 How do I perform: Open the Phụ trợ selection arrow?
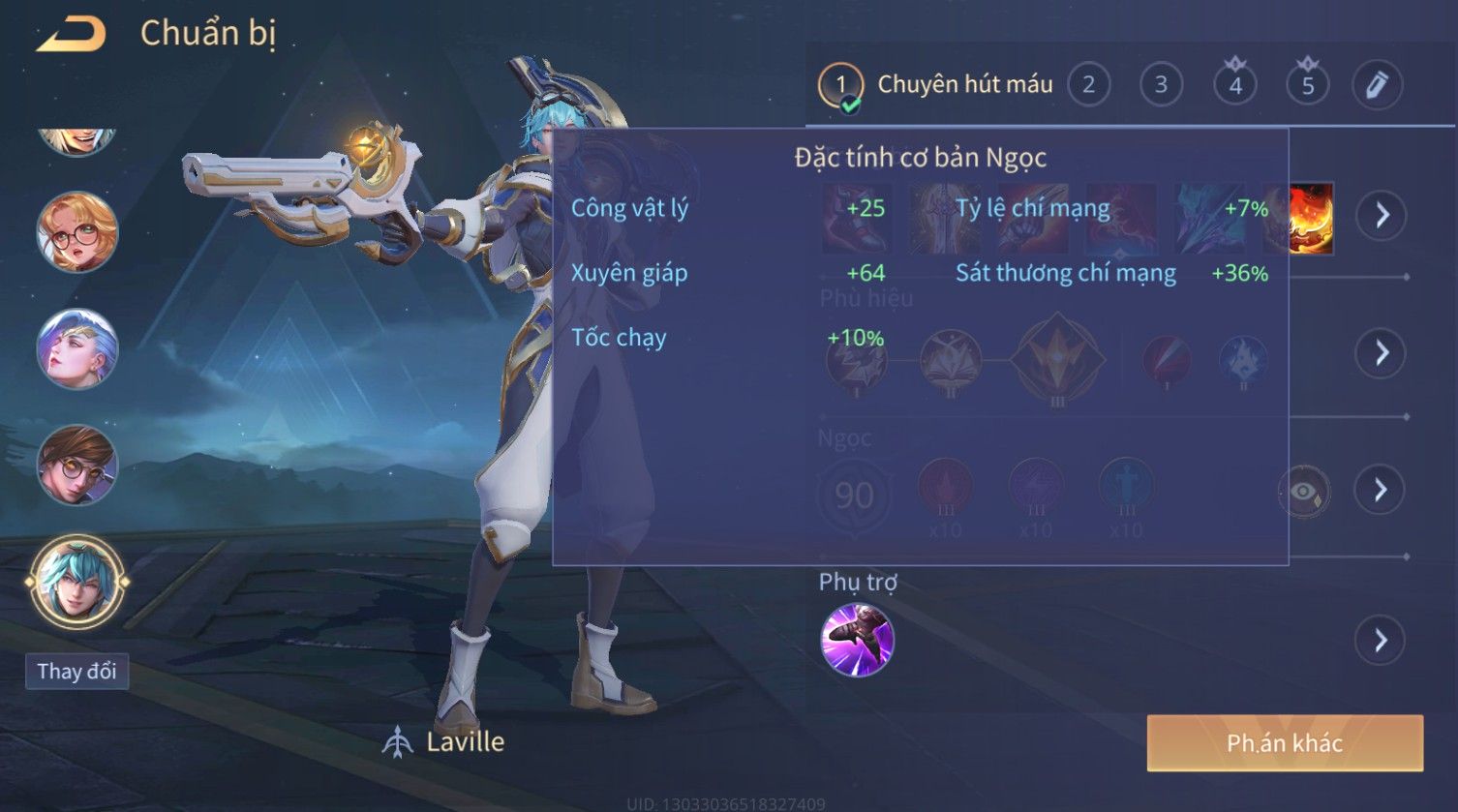(1381, 641)
